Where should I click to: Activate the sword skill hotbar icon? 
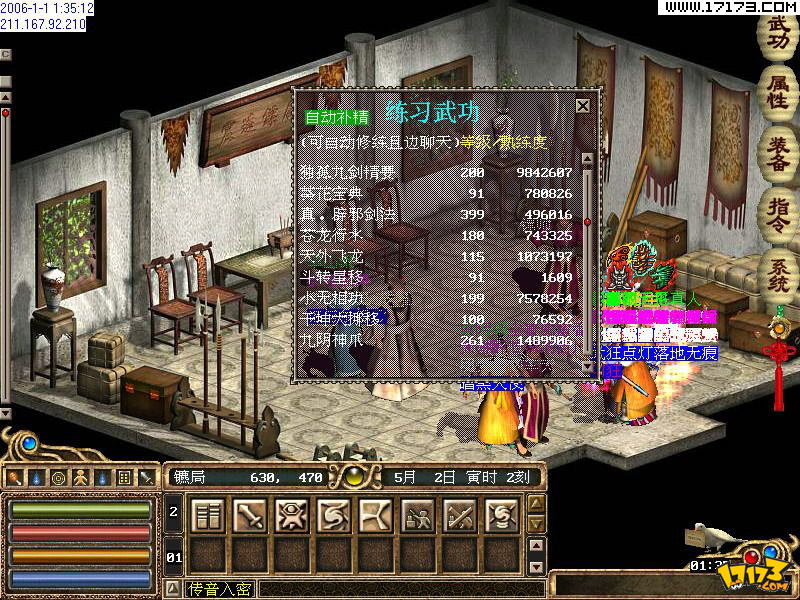coord(249,515)
